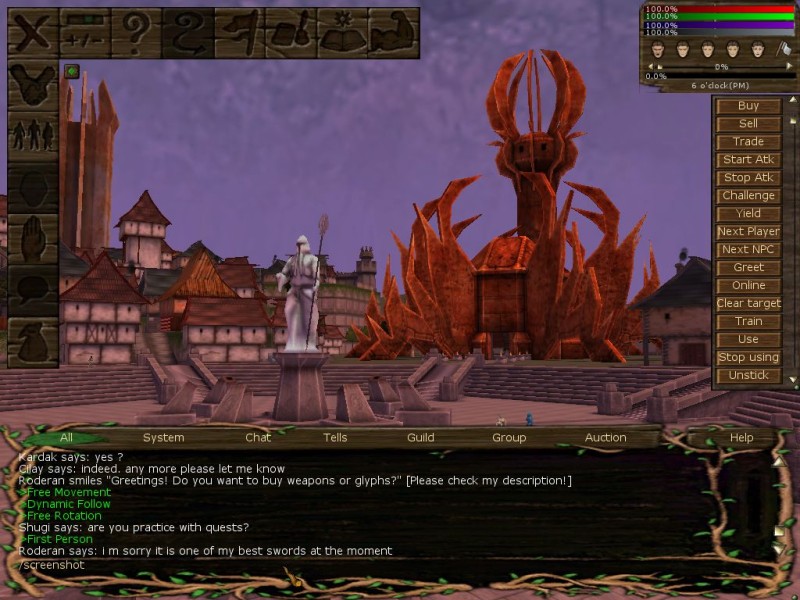Open the spell book icon with sun
The width and height of the screenshot is (800, 600).
tap(341, 31)
